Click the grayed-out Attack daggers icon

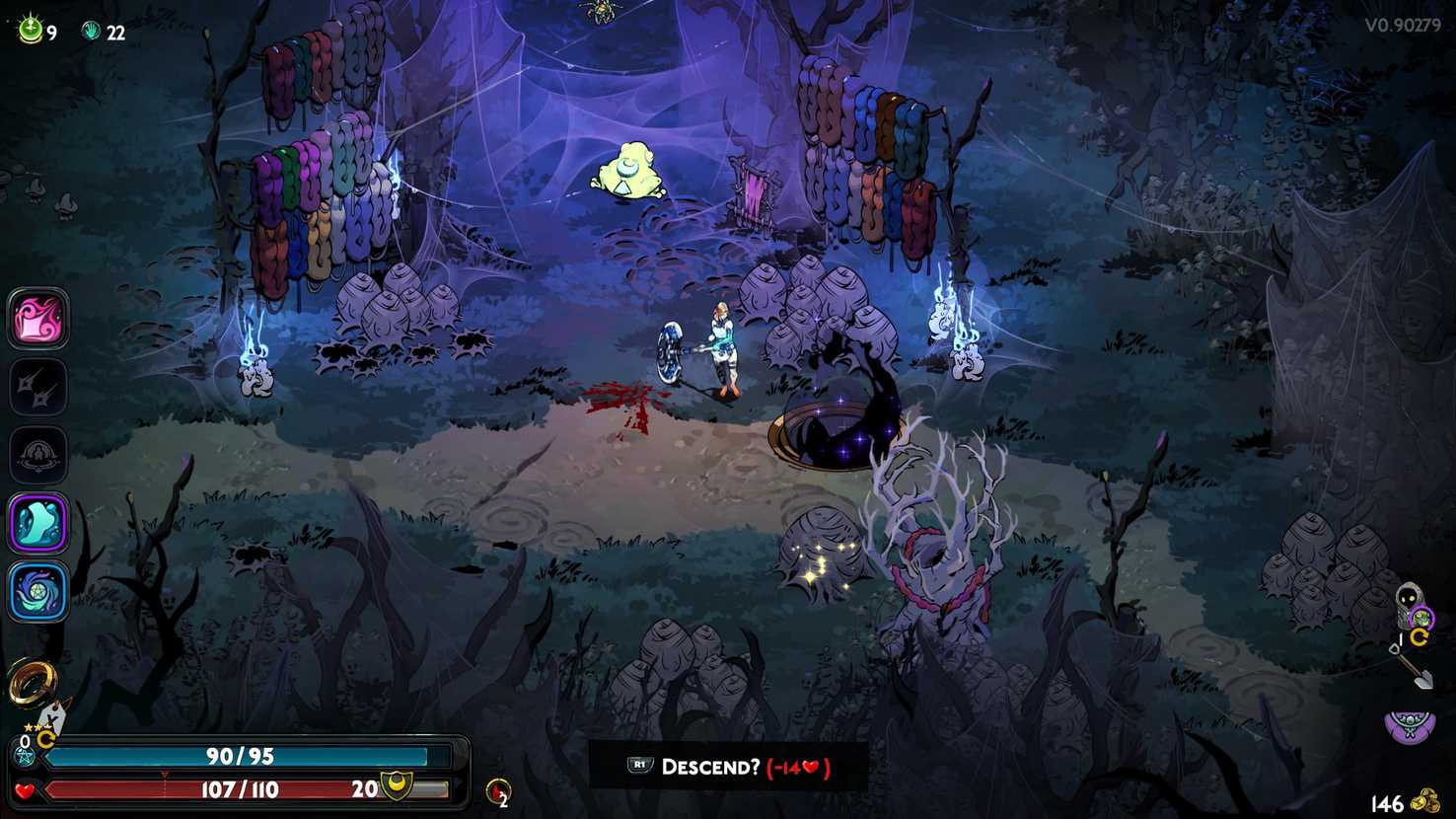37,387
